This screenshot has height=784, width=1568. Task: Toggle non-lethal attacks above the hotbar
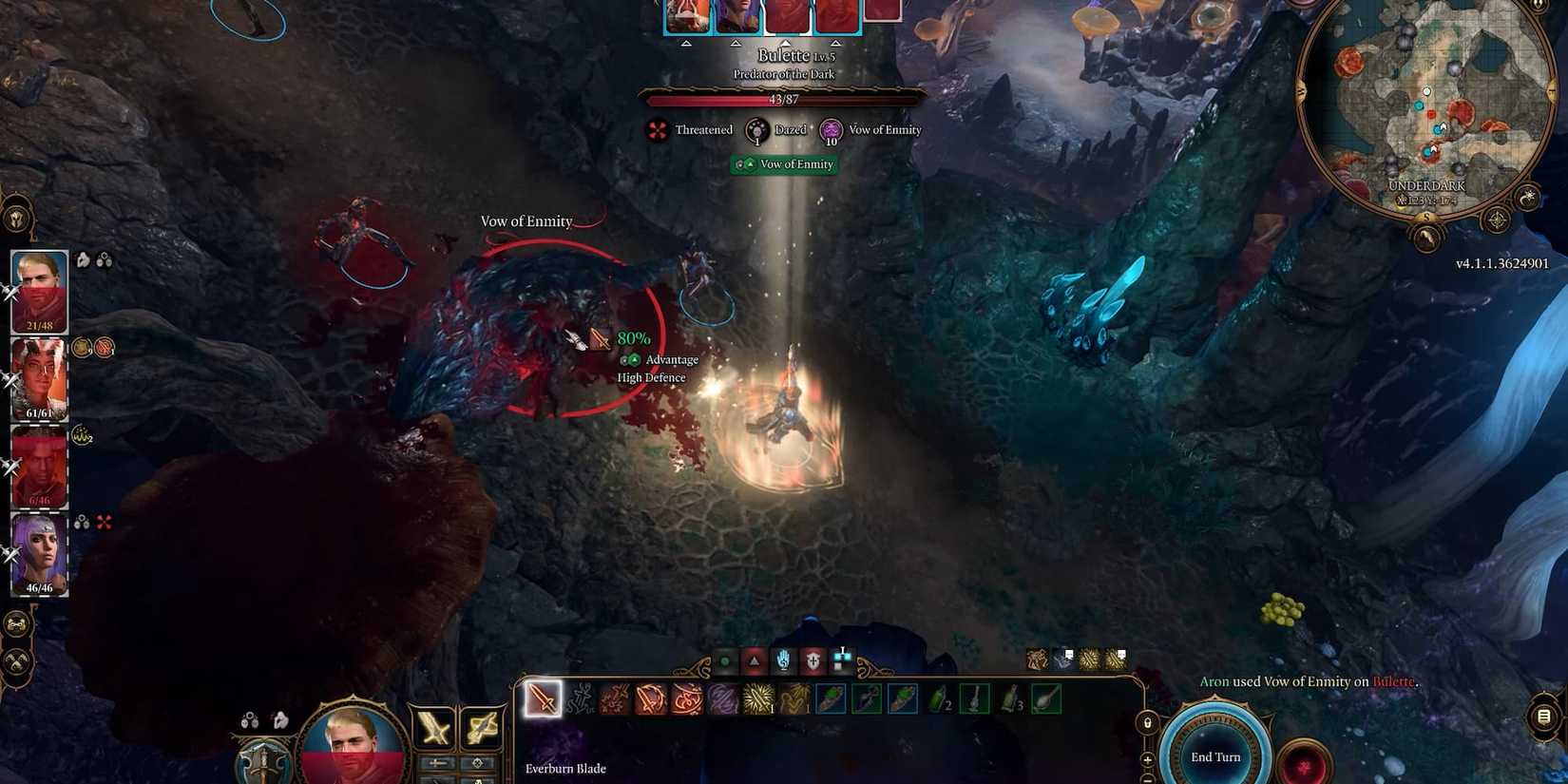pyautogui.click(x=727, y=660)
